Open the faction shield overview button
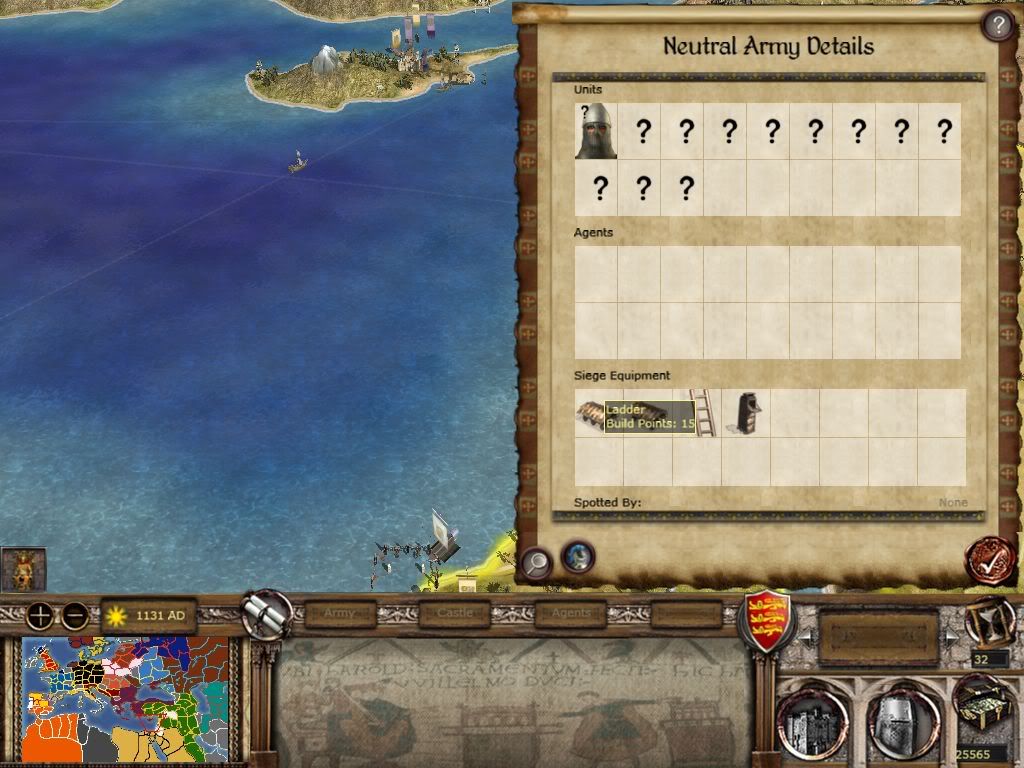Screen dimensions: 1024x768 (765, 620)
